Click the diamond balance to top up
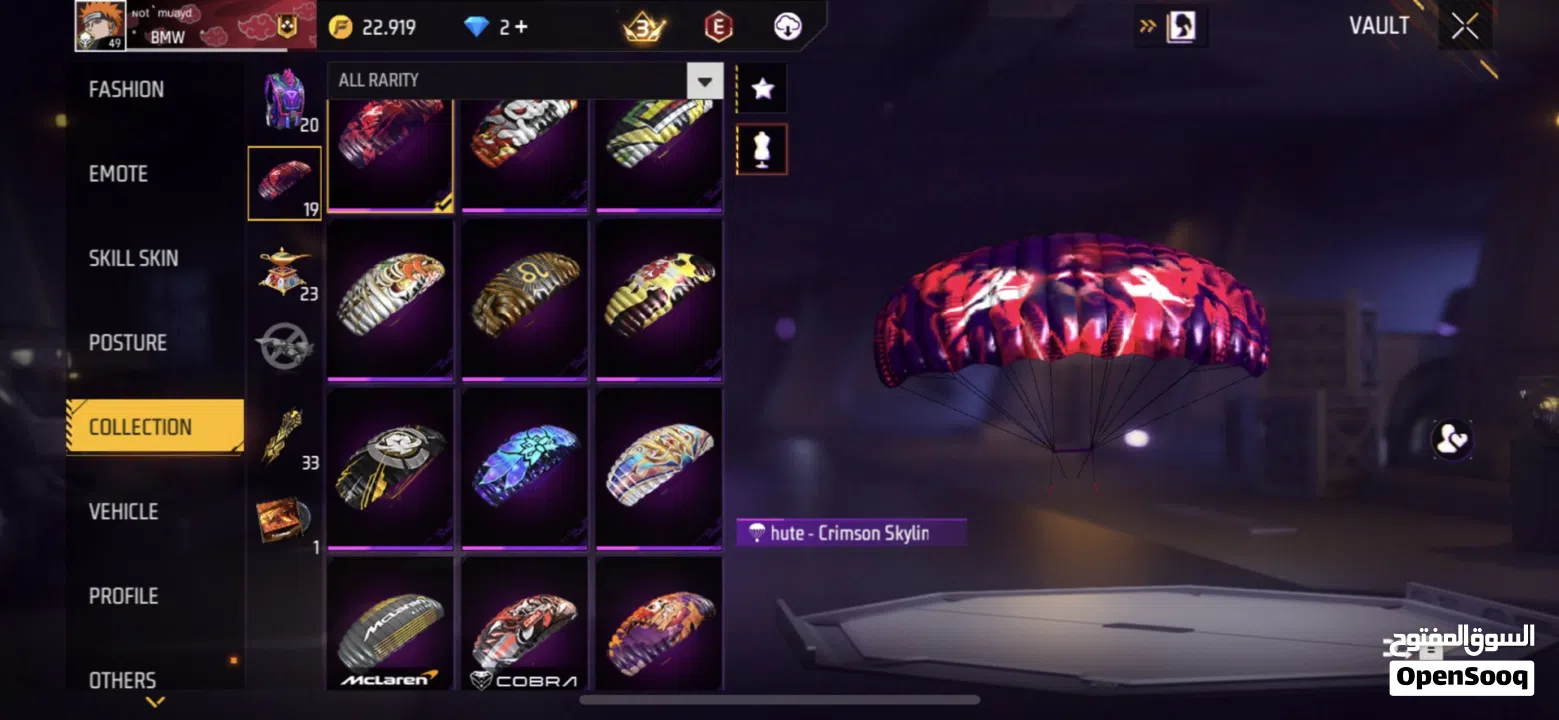Screen dimensions: 1559x720 pyautogui.click(x=493, y=26)
